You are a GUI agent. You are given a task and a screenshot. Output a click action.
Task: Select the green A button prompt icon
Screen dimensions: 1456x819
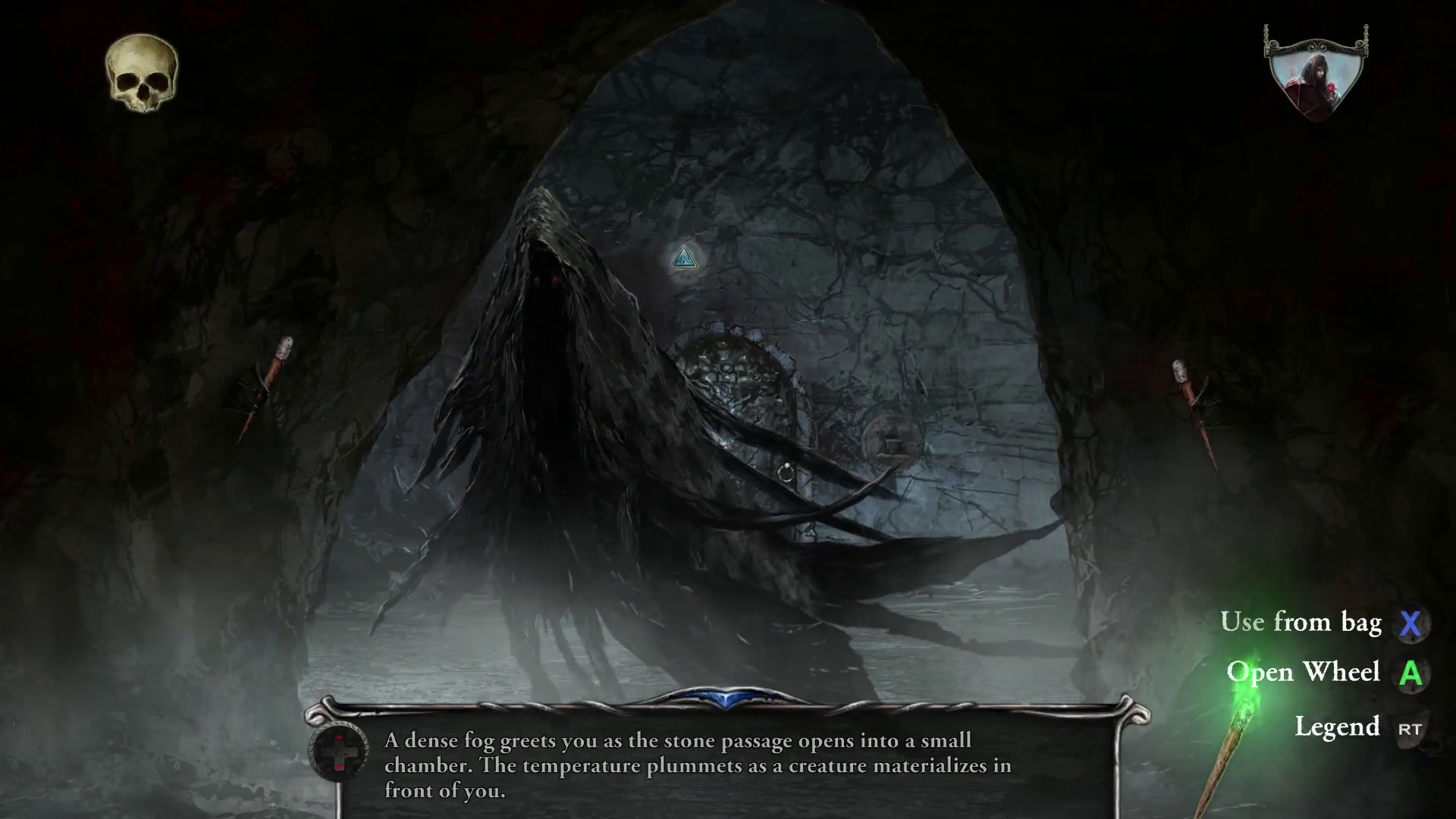tap(1412, 673)
